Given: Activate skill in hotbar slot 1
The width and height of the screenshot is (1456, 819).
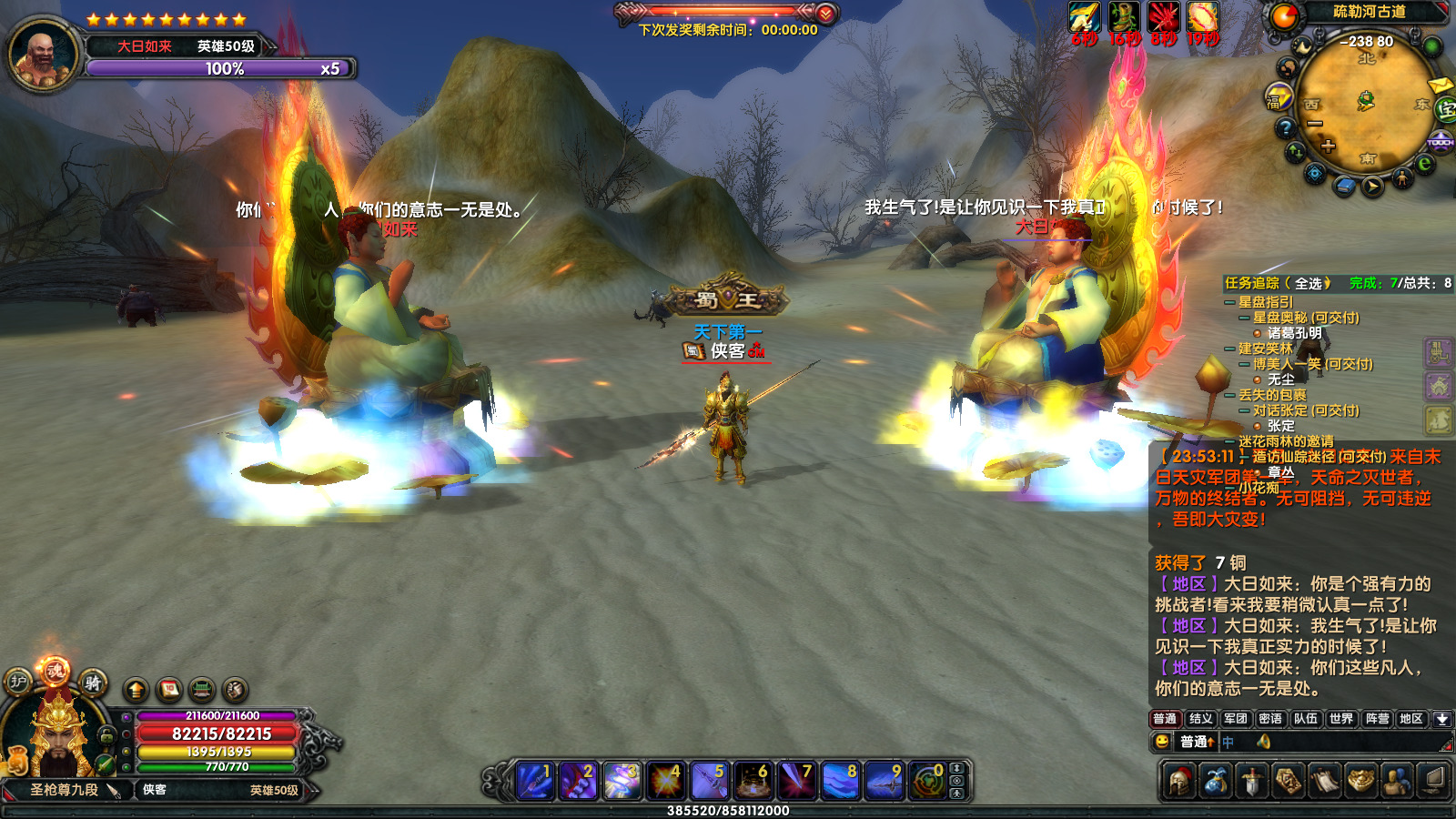Looking at the screenshot, I should click(534, 781).
